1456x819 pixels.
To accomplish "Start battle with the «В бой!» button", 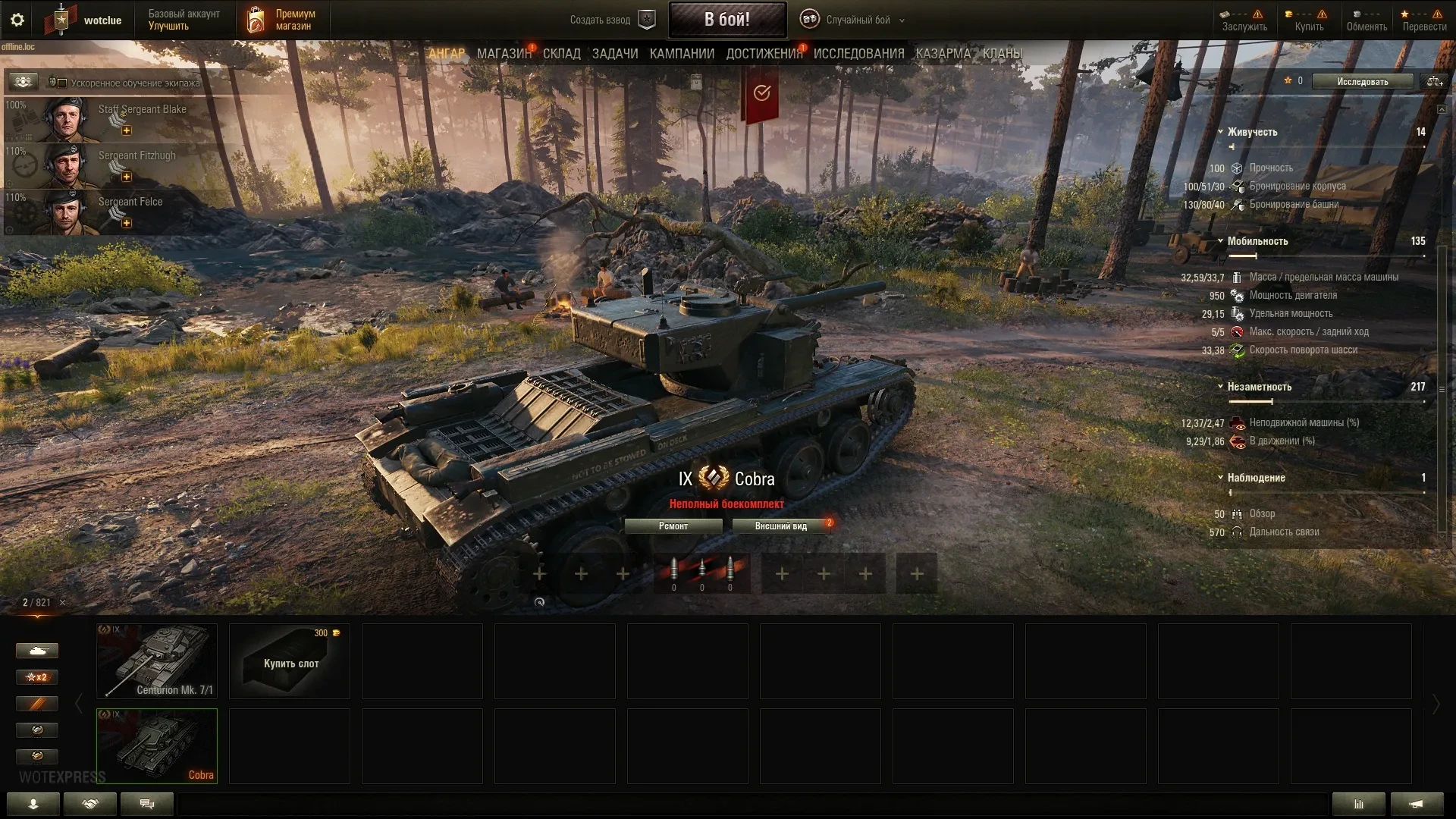I will pyautogui.click(x=726, y=20).
